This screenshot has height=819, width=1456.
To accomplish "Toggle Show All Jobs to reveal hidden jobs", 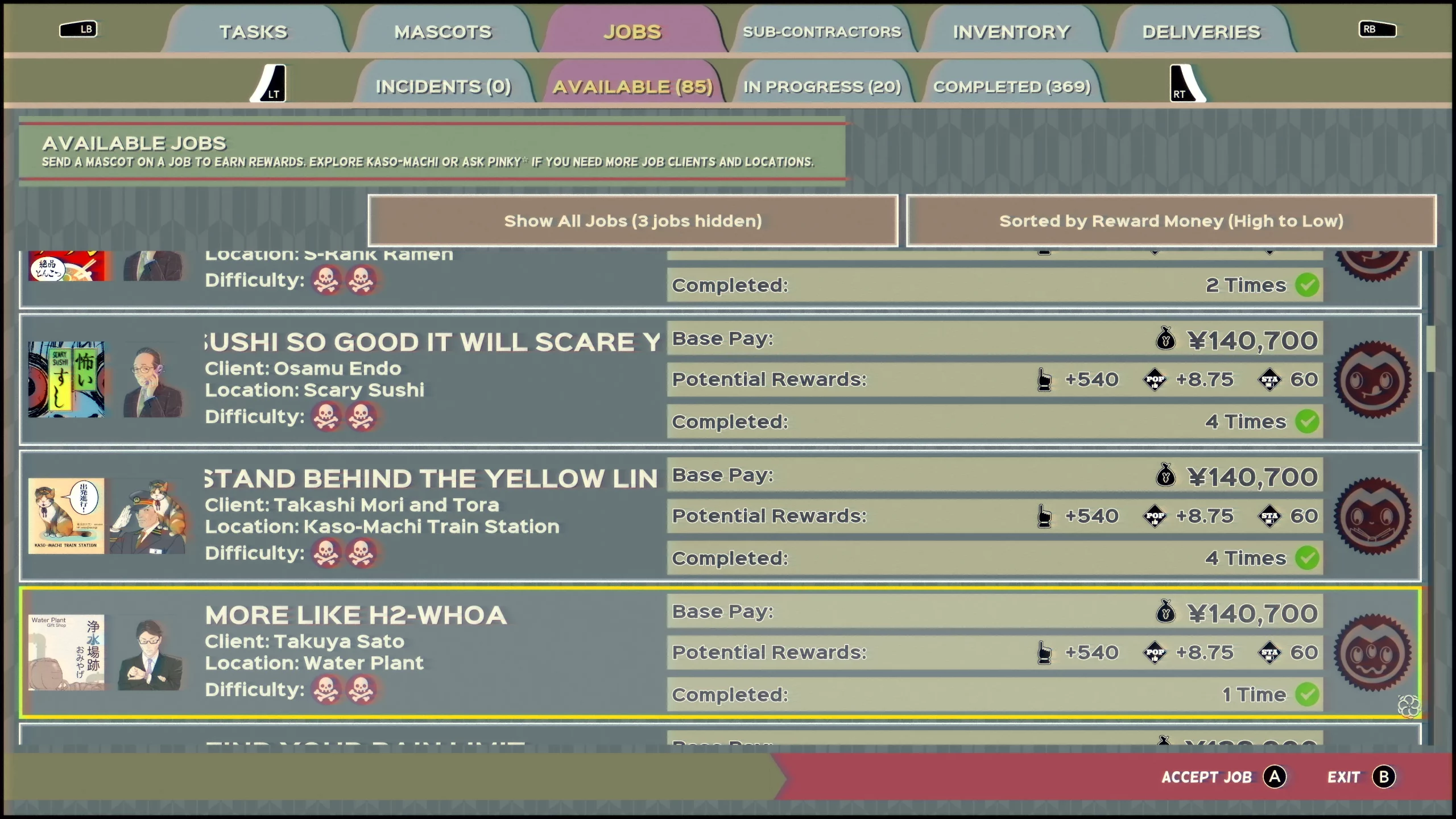I will click(x=633, y=221).
